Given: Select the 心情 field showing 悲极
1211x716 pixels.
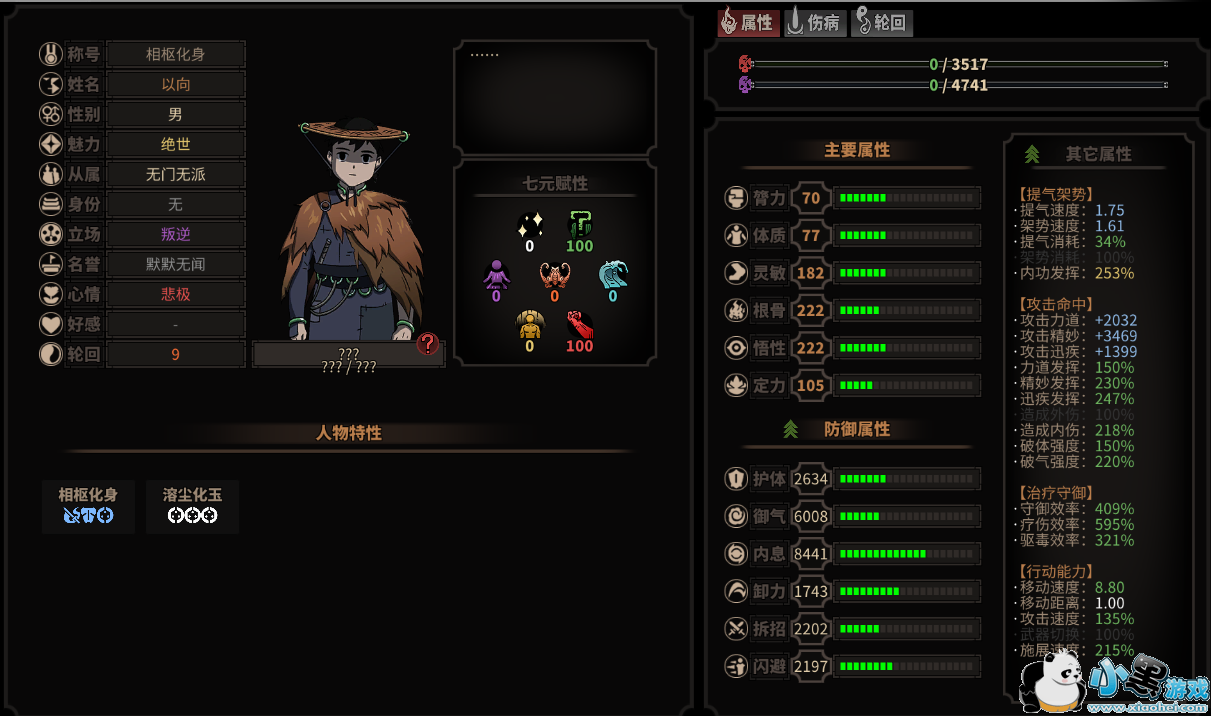Looking at the screenshot, I should tap(176, 294).
